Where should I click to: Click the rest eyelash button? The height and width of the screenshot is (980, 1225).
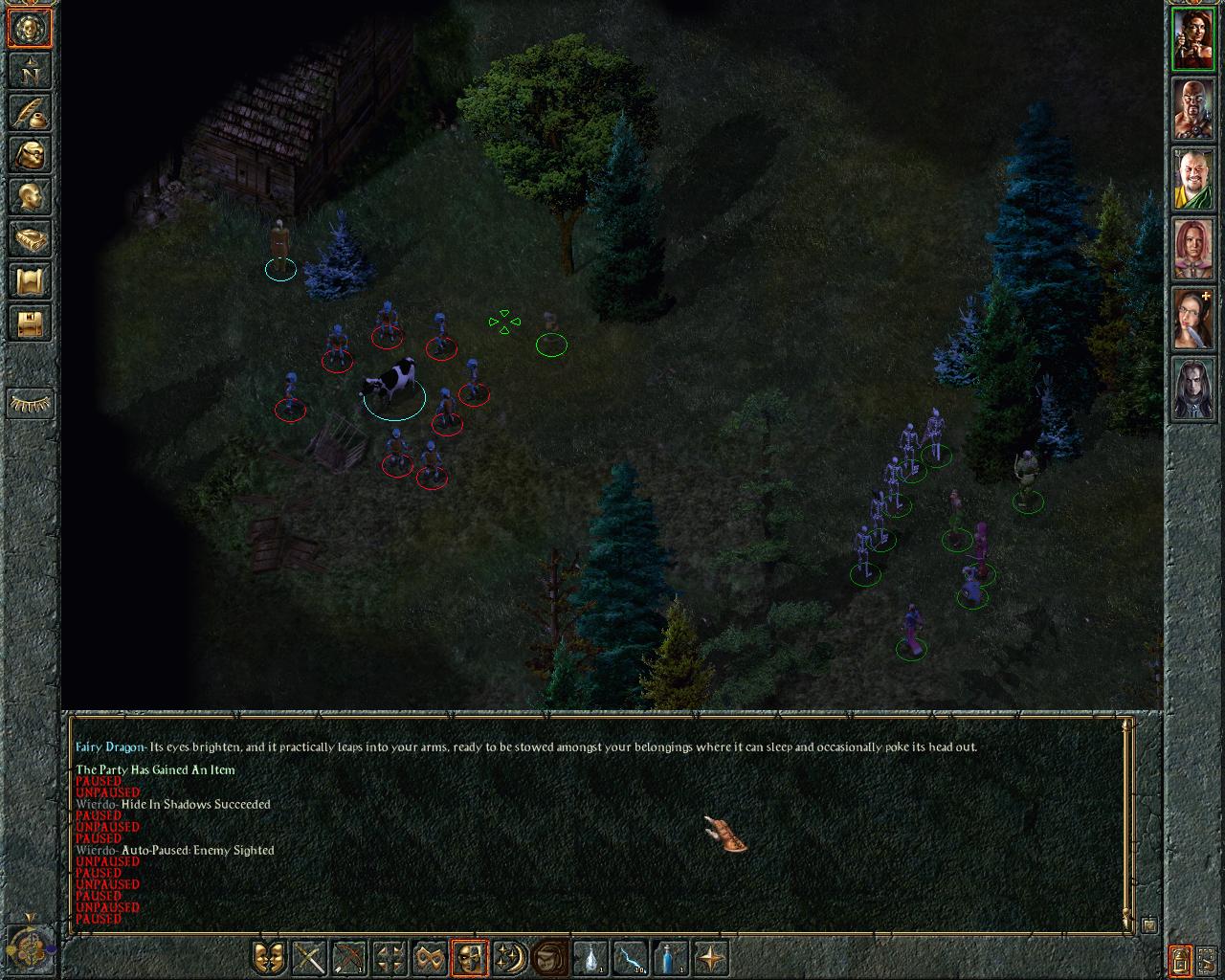click(30, 404)
